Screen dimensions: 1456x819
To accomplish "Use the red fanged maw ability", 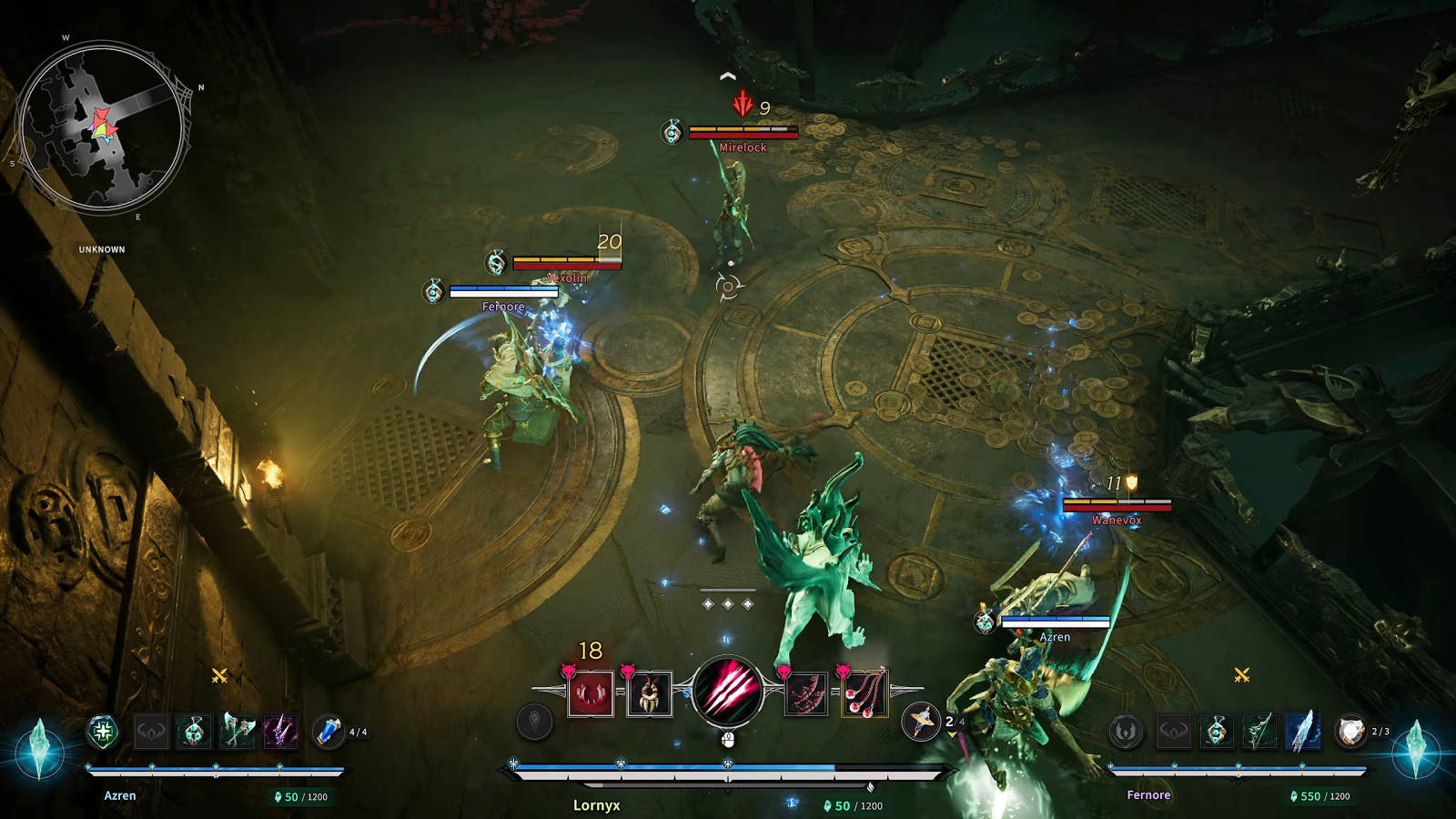I will click(x=591, y=694).
